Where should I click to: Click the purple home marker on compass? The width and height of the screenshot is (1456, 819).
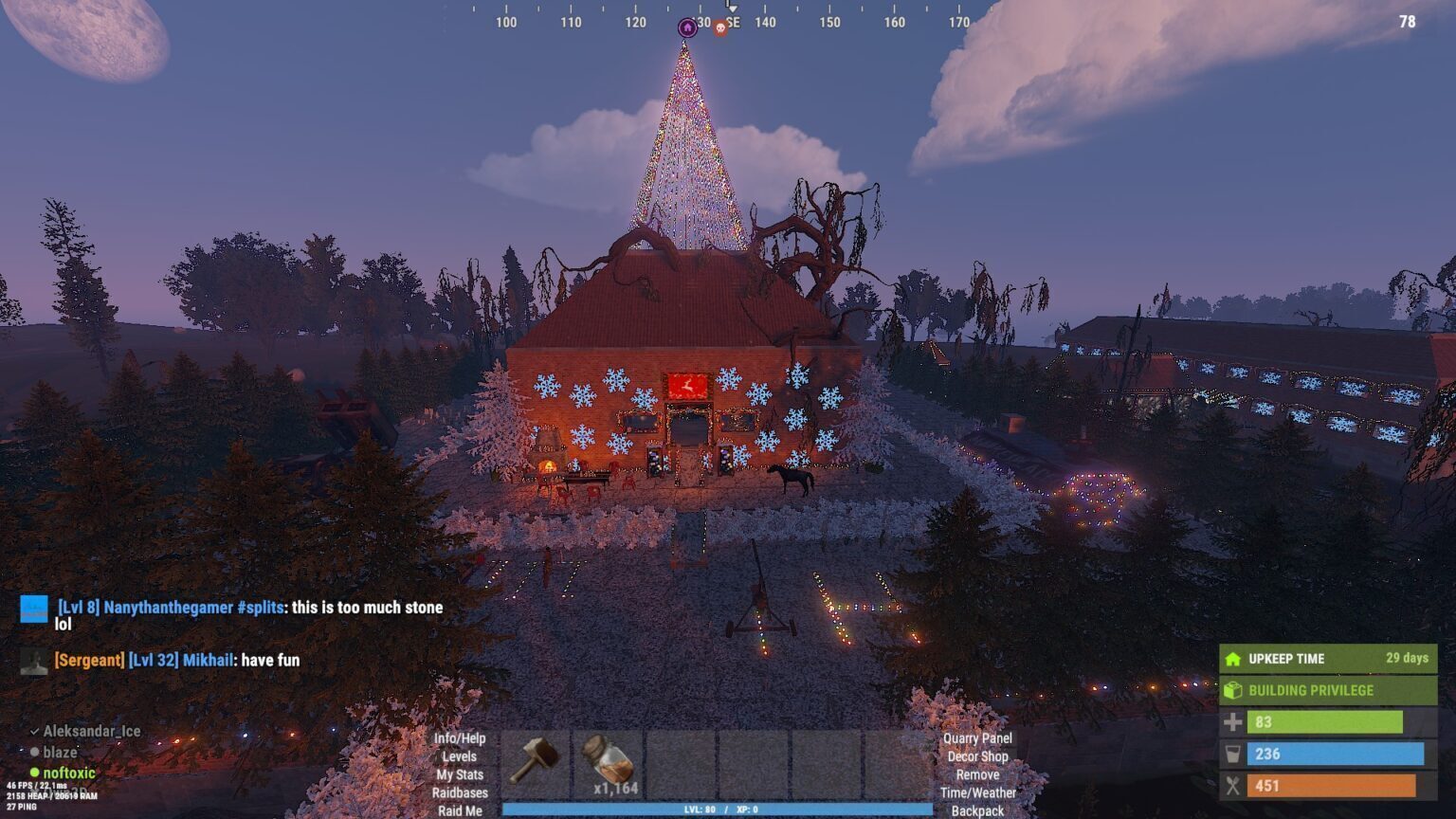(x=687, y=27)
